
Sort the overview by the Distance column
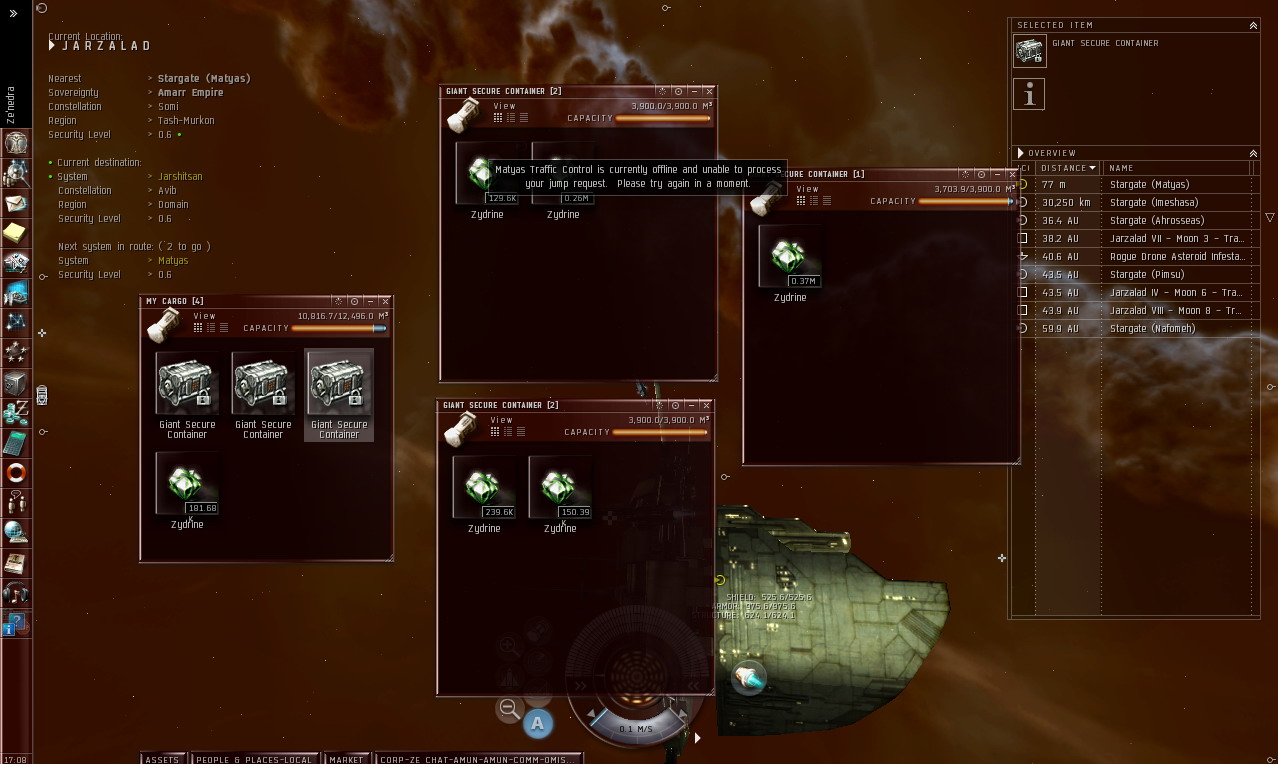pyautogui.click(x=1067, y=168)
